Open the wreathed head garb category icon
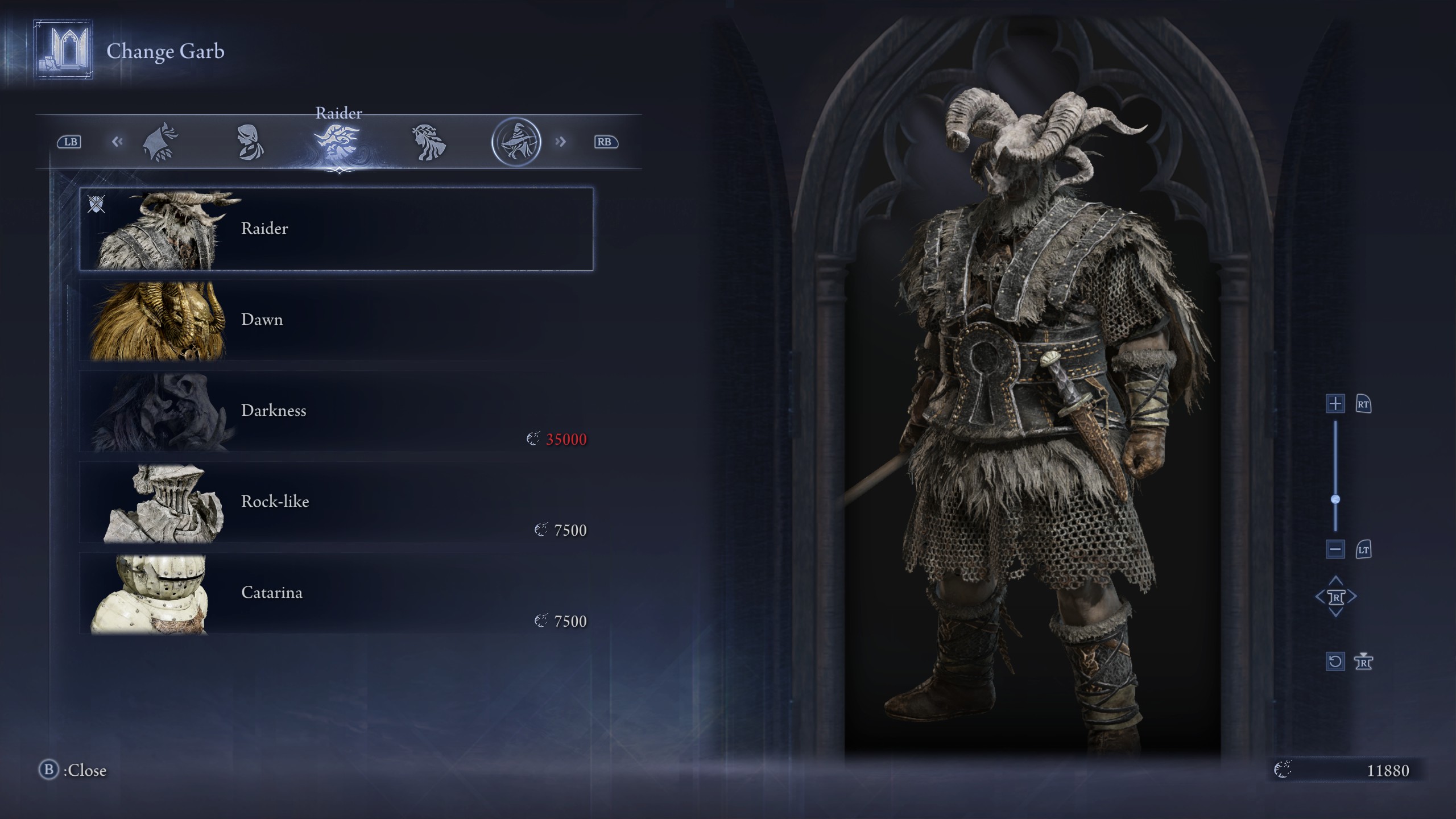1456x819 pixels. click(431, 141)
